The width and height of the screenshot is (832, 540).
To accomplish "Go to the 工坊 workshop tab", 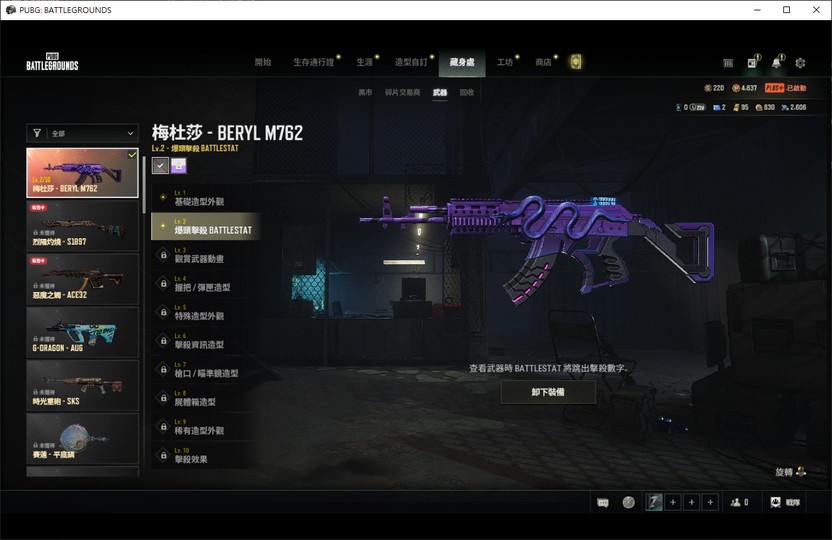I will coord(505,62).
